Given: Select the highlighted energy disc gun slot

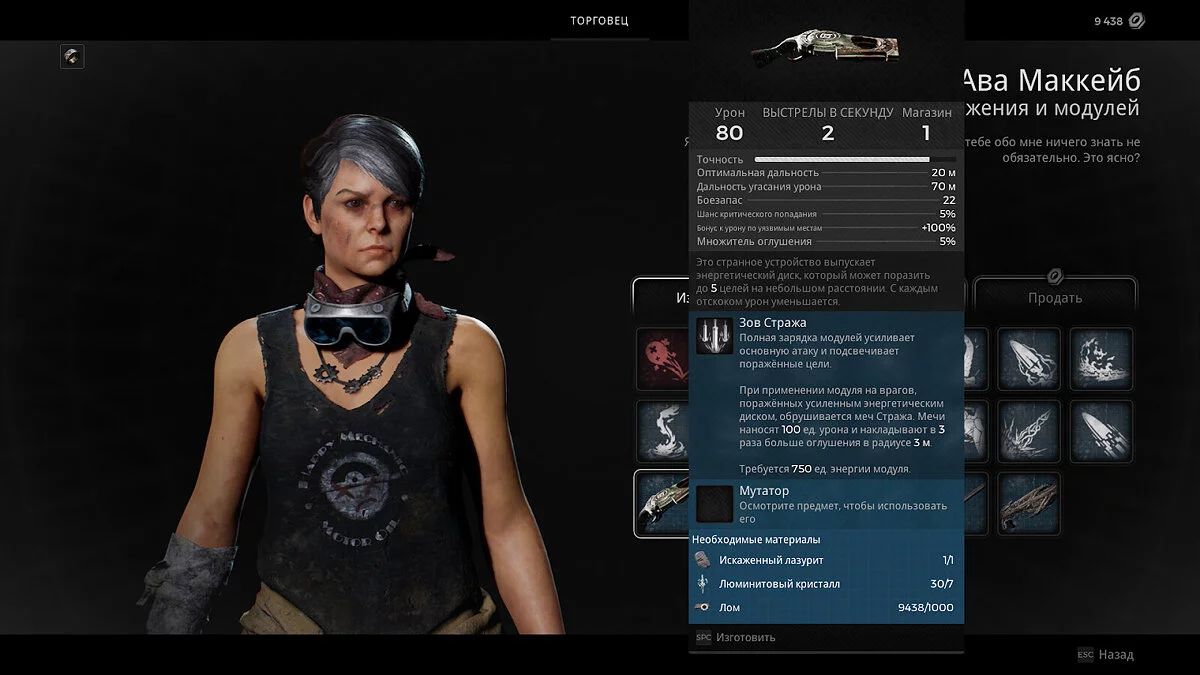Looking at the screenshot, I should (661, 503).
